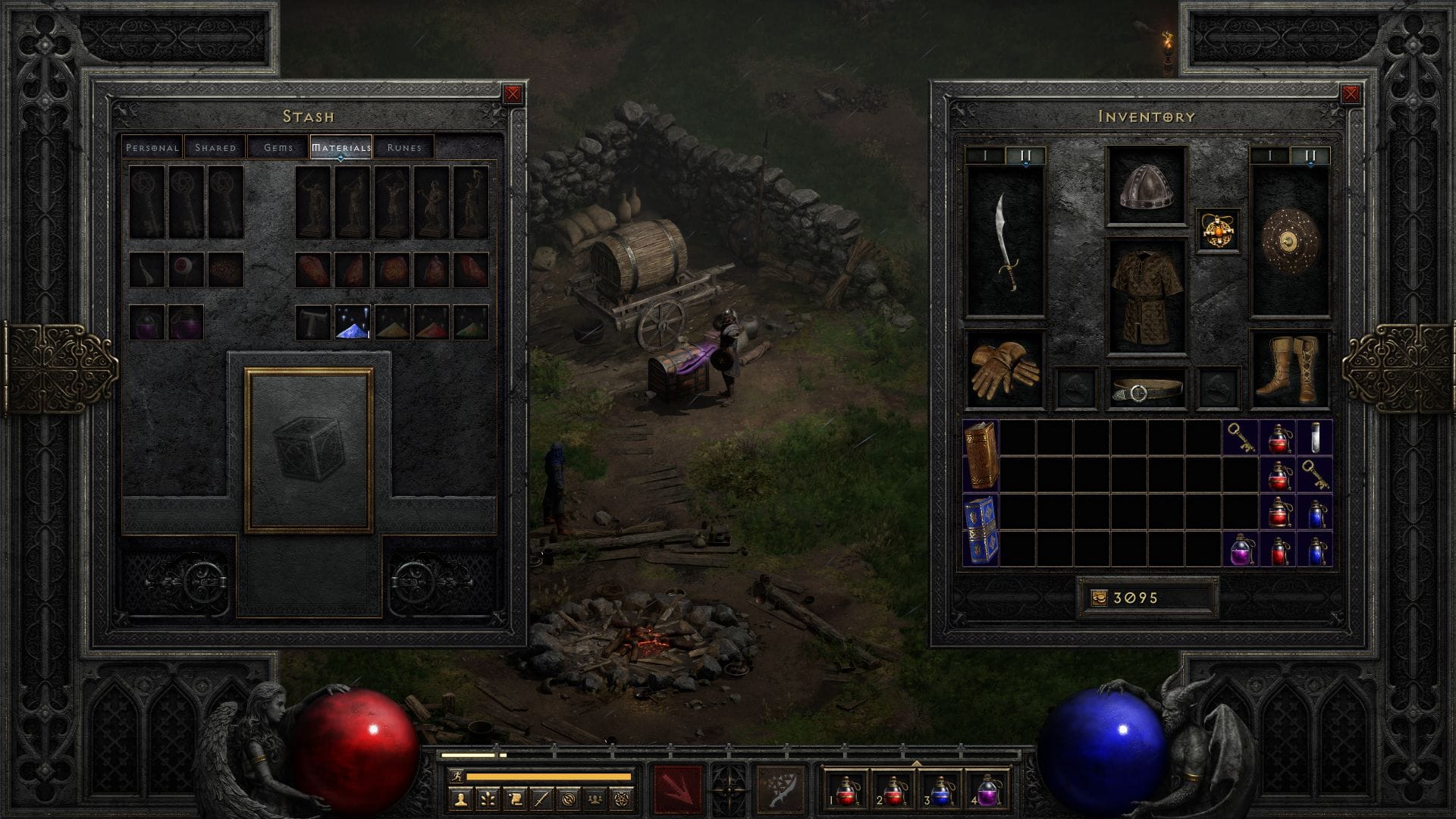Close the Inventory window

(x=1351, y=94)
